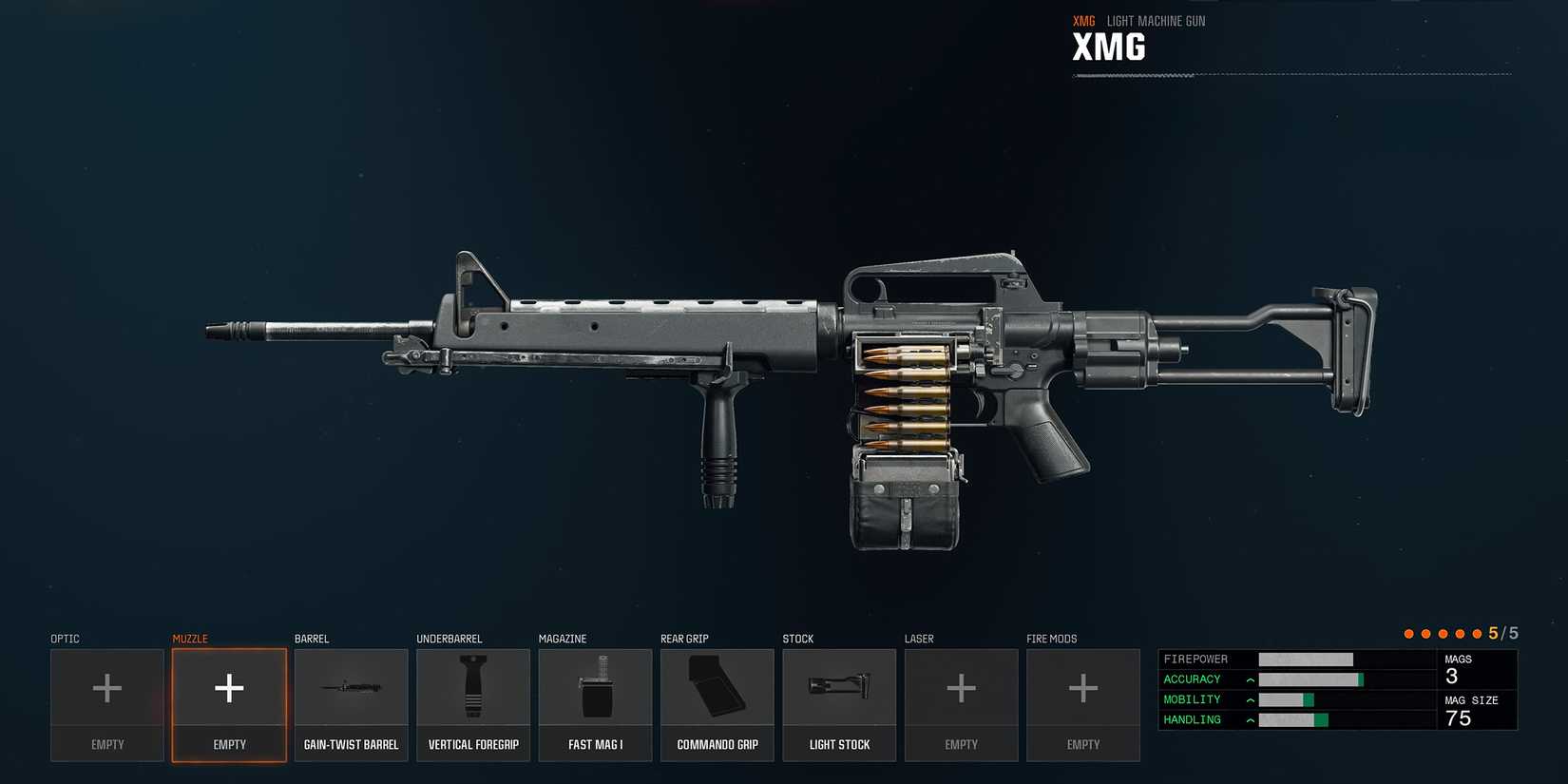Click the Firepower stat bar
1568x784 pixels.
click(x=1307, y=659)
